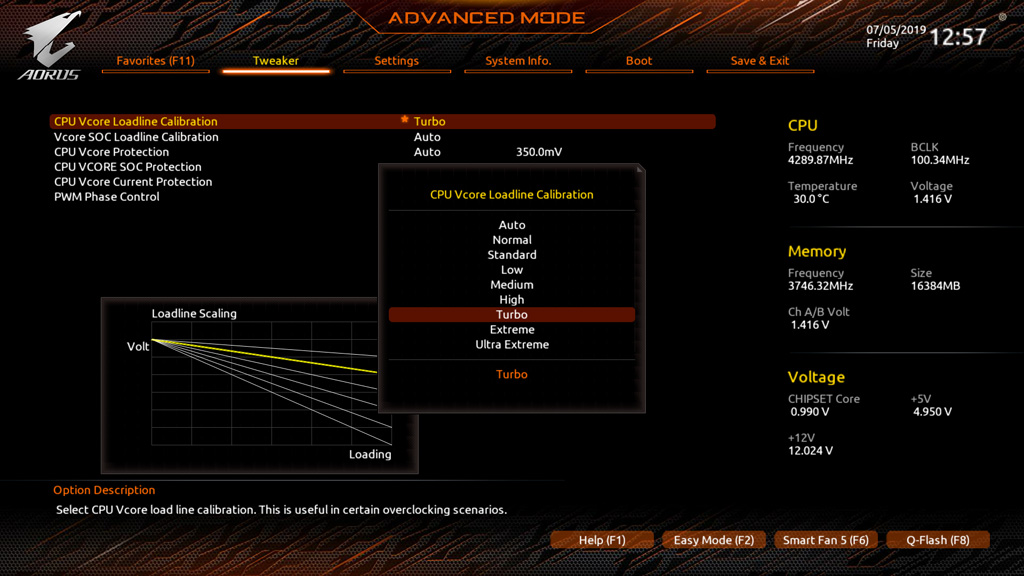Screen dimensions: 1024x576
Task: Select Ultra Extreme calibration level
Action: coord(512,345)
